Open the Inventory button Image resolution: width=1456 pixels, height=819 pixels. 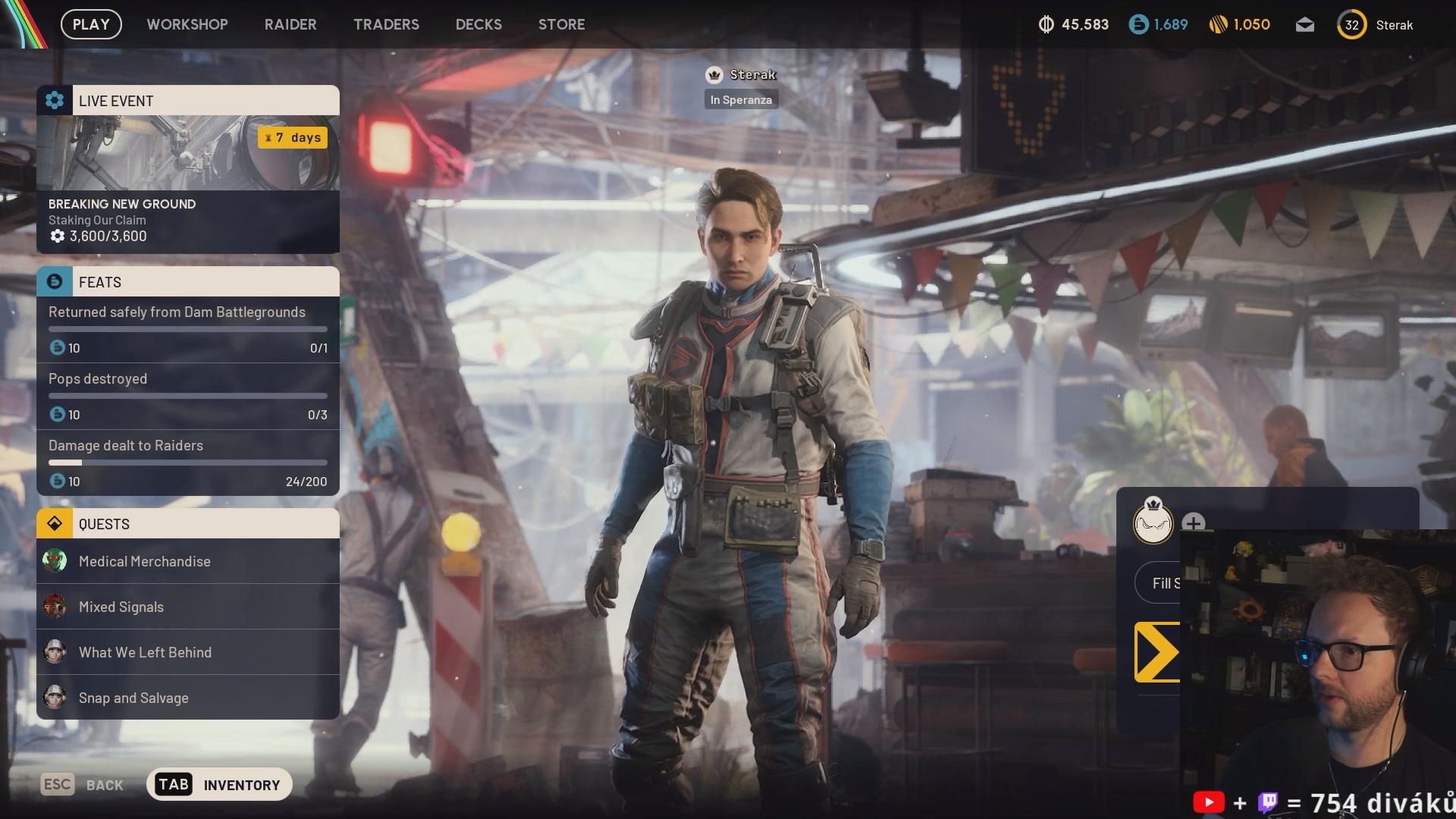pyautogui.click(x=219, y=785)
